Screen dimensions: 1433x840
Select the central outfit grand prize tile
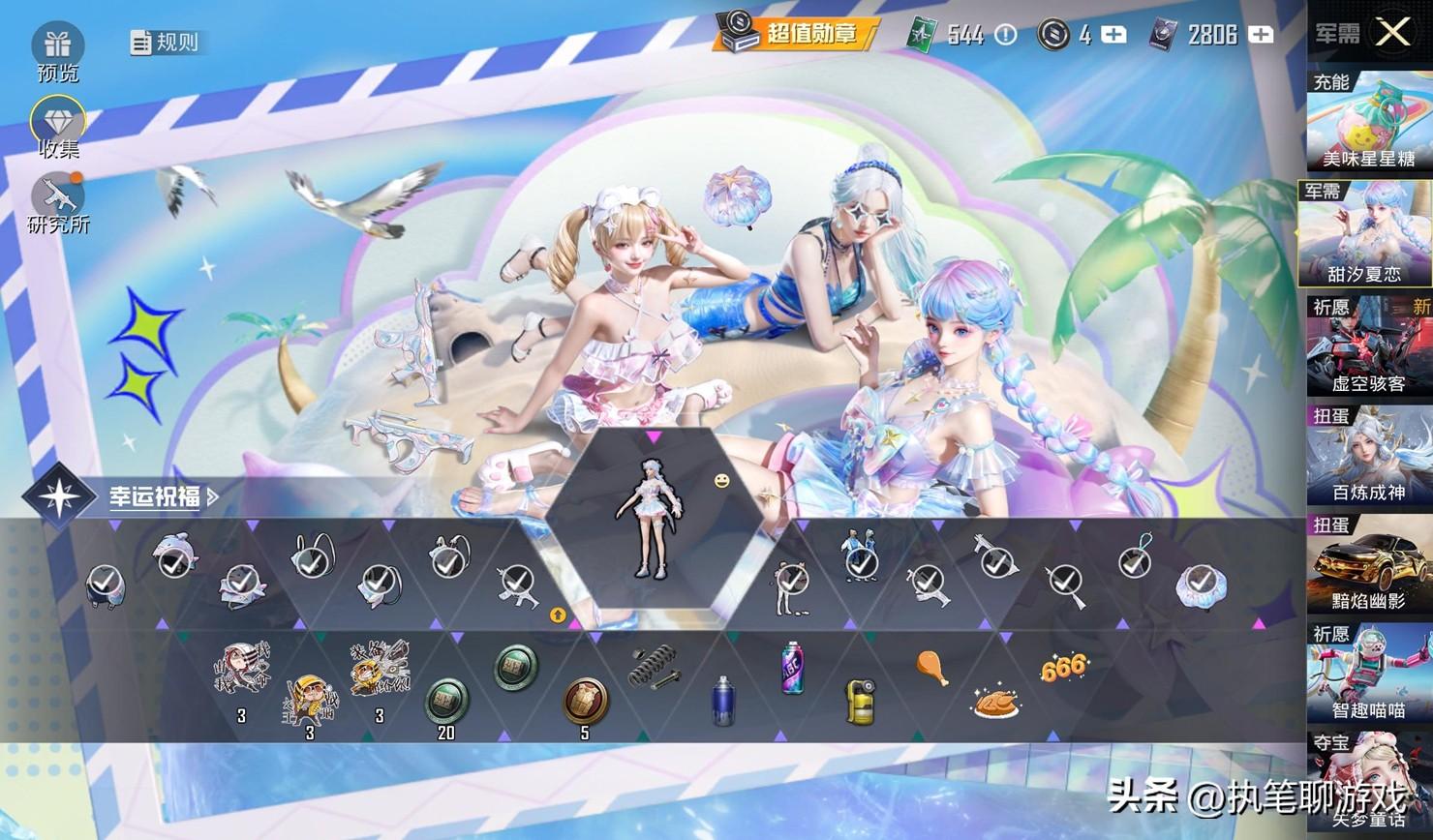pyautogui.click(x=643, y=519)
